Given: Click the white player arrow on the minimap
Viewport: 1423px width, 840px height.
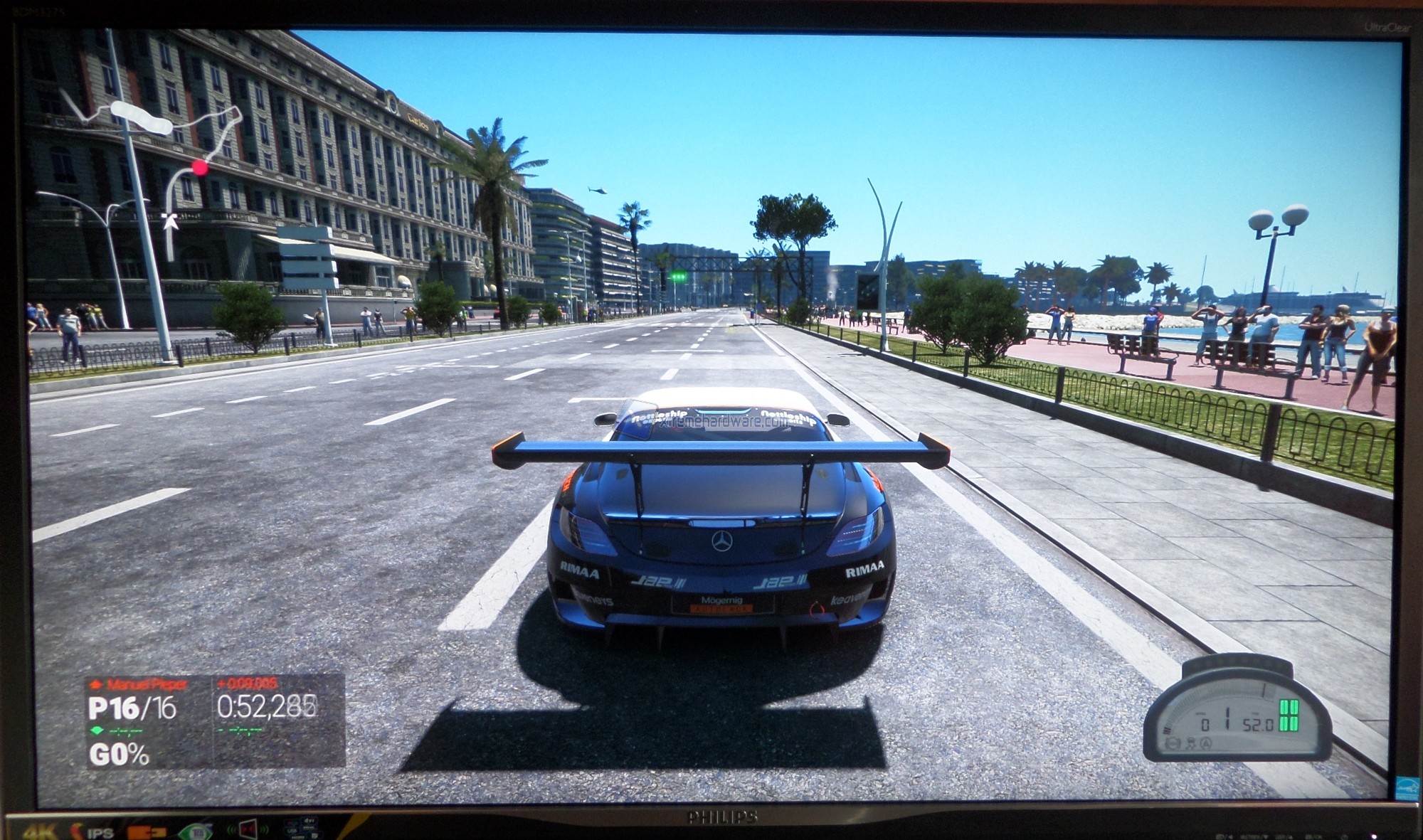Looking at the screenshot, I should point(169,221).
